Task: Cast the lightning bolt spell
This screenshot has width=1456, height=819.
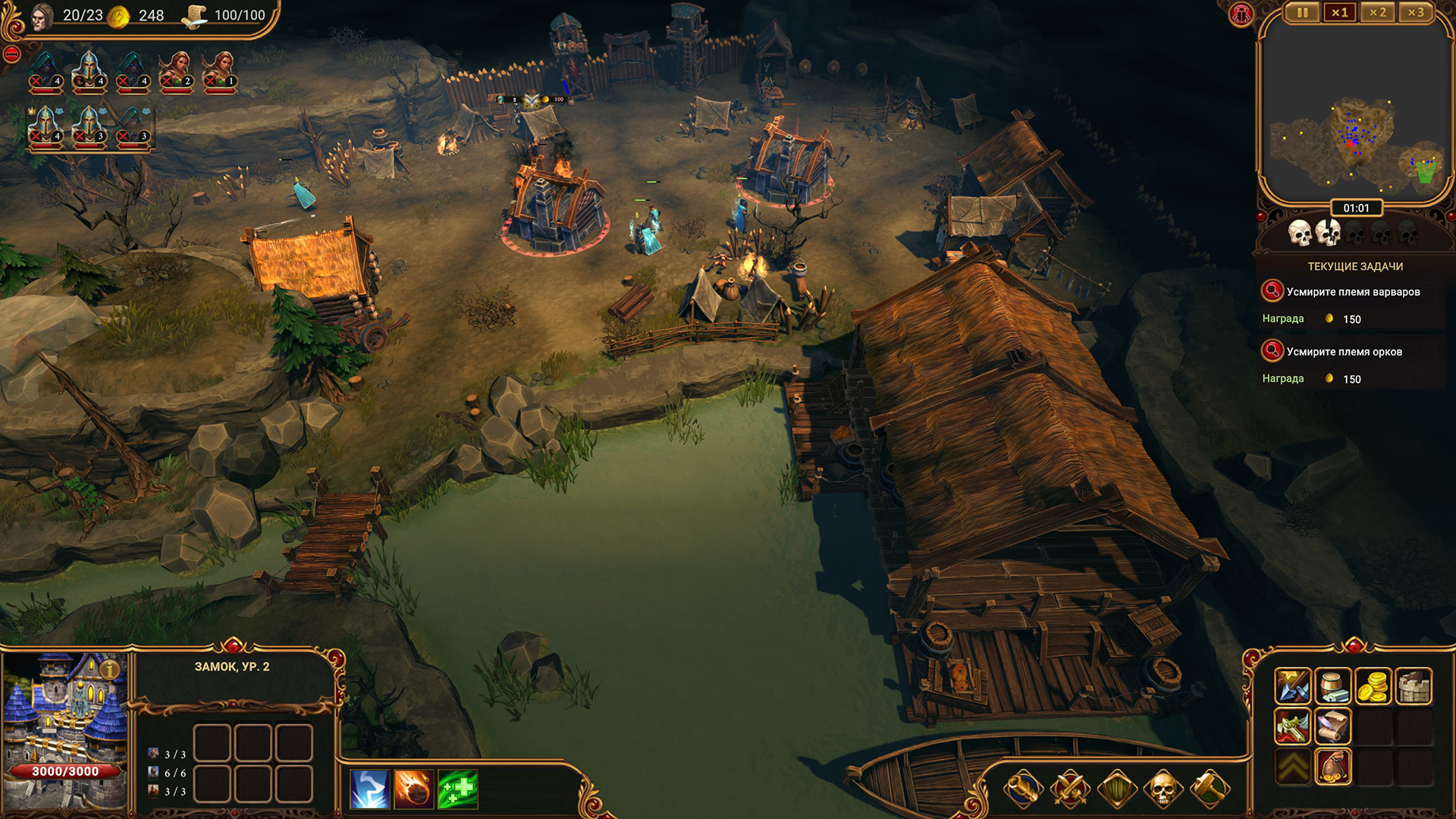Action: pyautogui.click(x=369, y=789)
